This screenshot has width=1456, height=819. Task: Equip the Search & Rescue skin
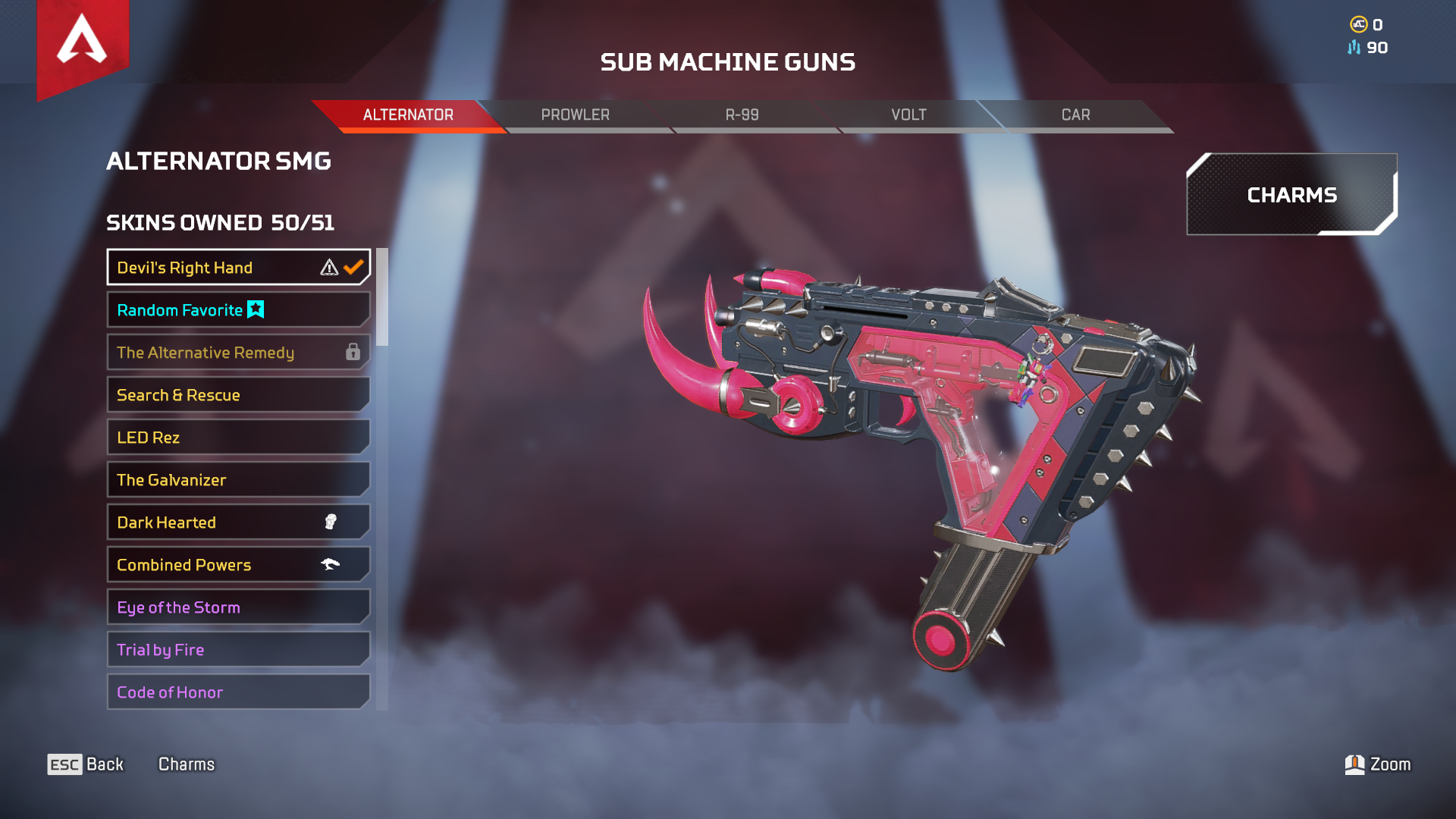click(238, 395)
